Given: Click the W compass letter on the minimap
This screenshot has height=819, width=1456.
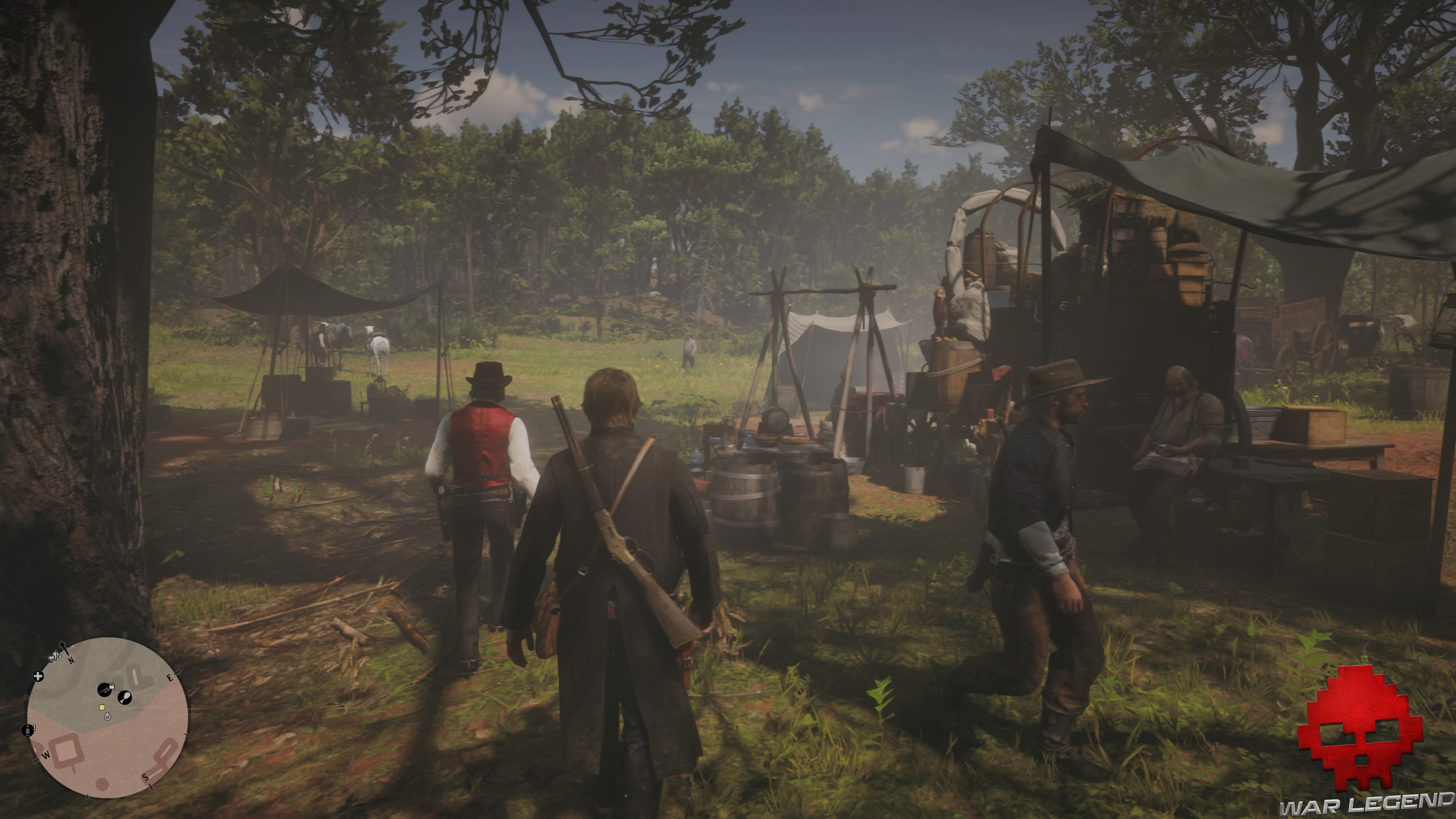Looking at the screenshot, I should pyautogui.click(x=46, y=755).
